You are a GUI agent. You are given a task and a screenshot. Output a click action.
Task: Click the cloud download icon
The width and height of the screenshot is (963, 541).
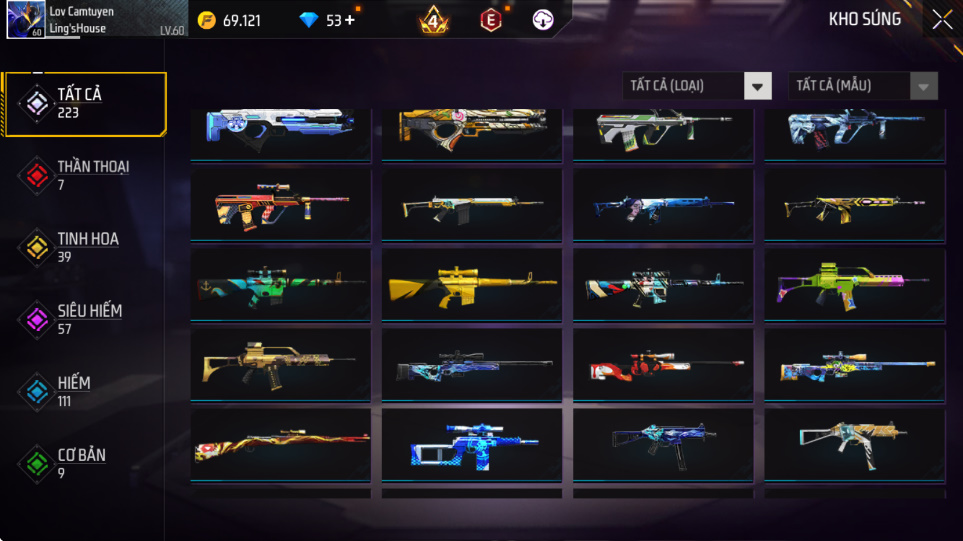point(544,20)
